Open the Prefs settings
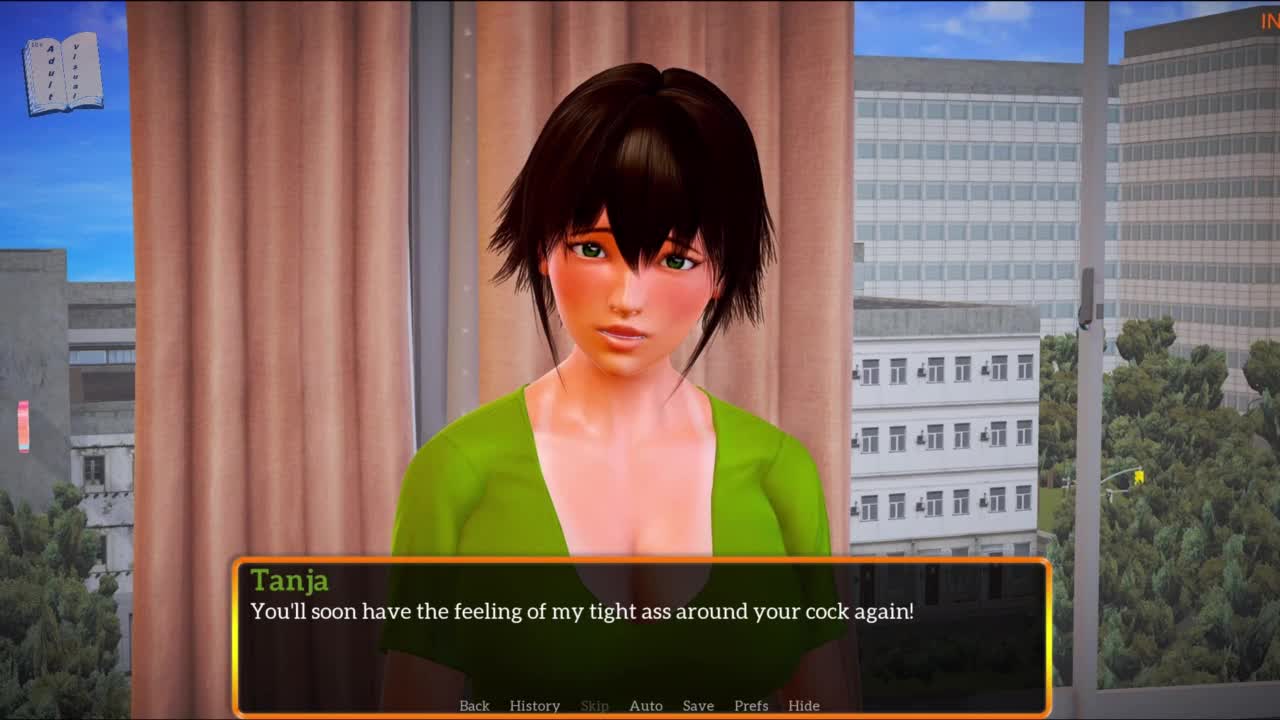The height and width of the screenshot is (720, 1280). pyautogui.click(x=751, y=706)
